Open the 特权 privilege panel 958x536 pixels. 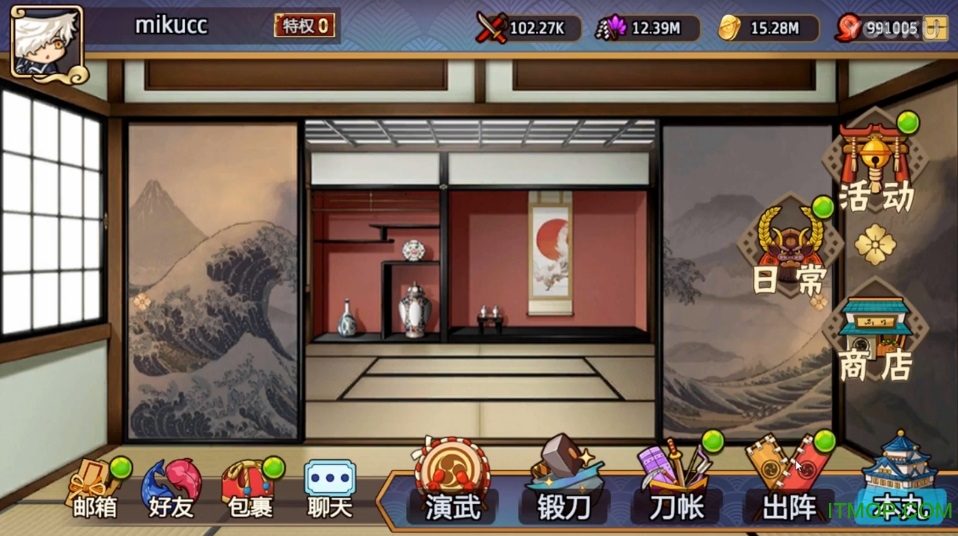305,26
